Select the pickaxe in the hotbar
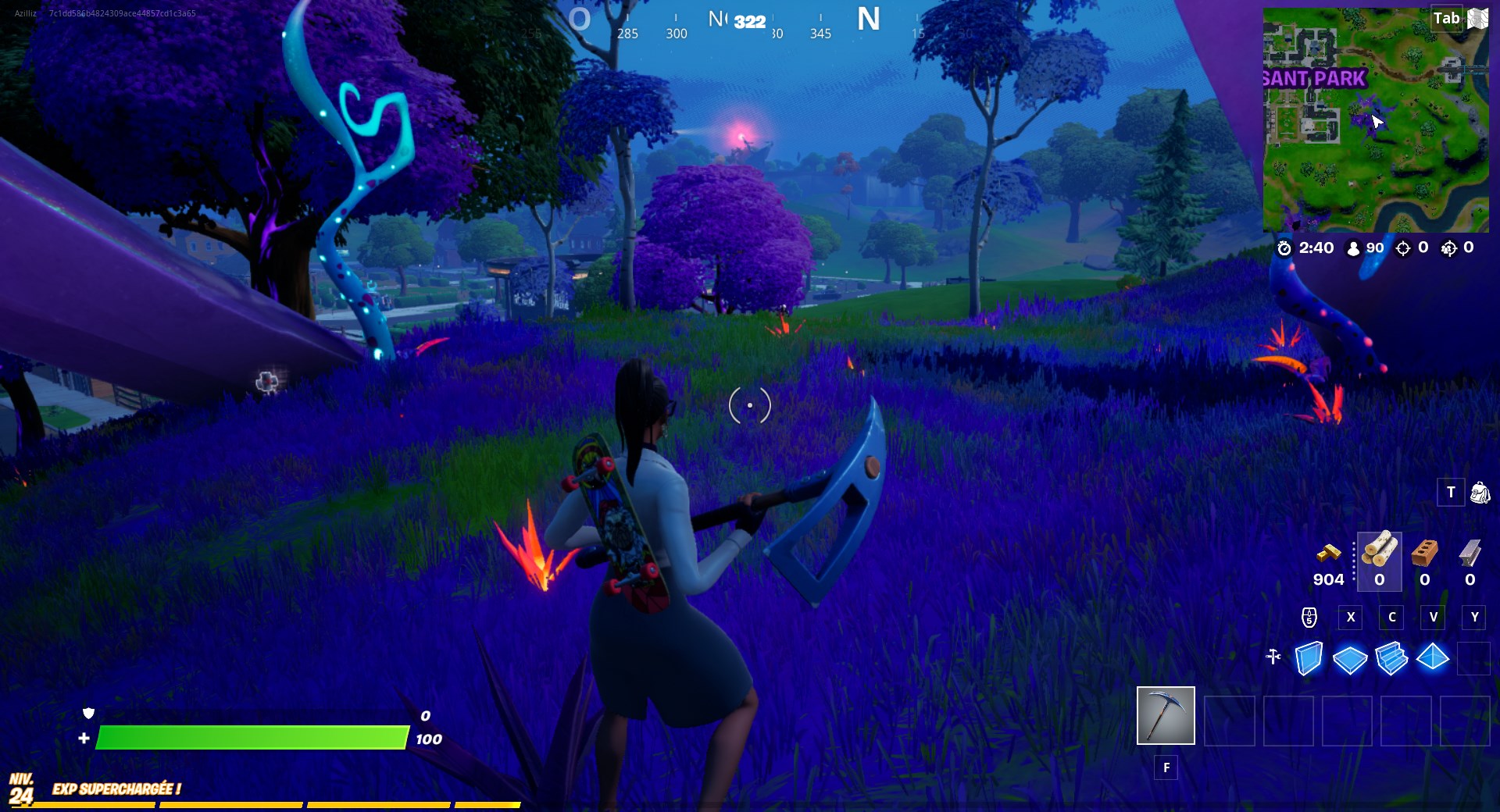 1165,715
